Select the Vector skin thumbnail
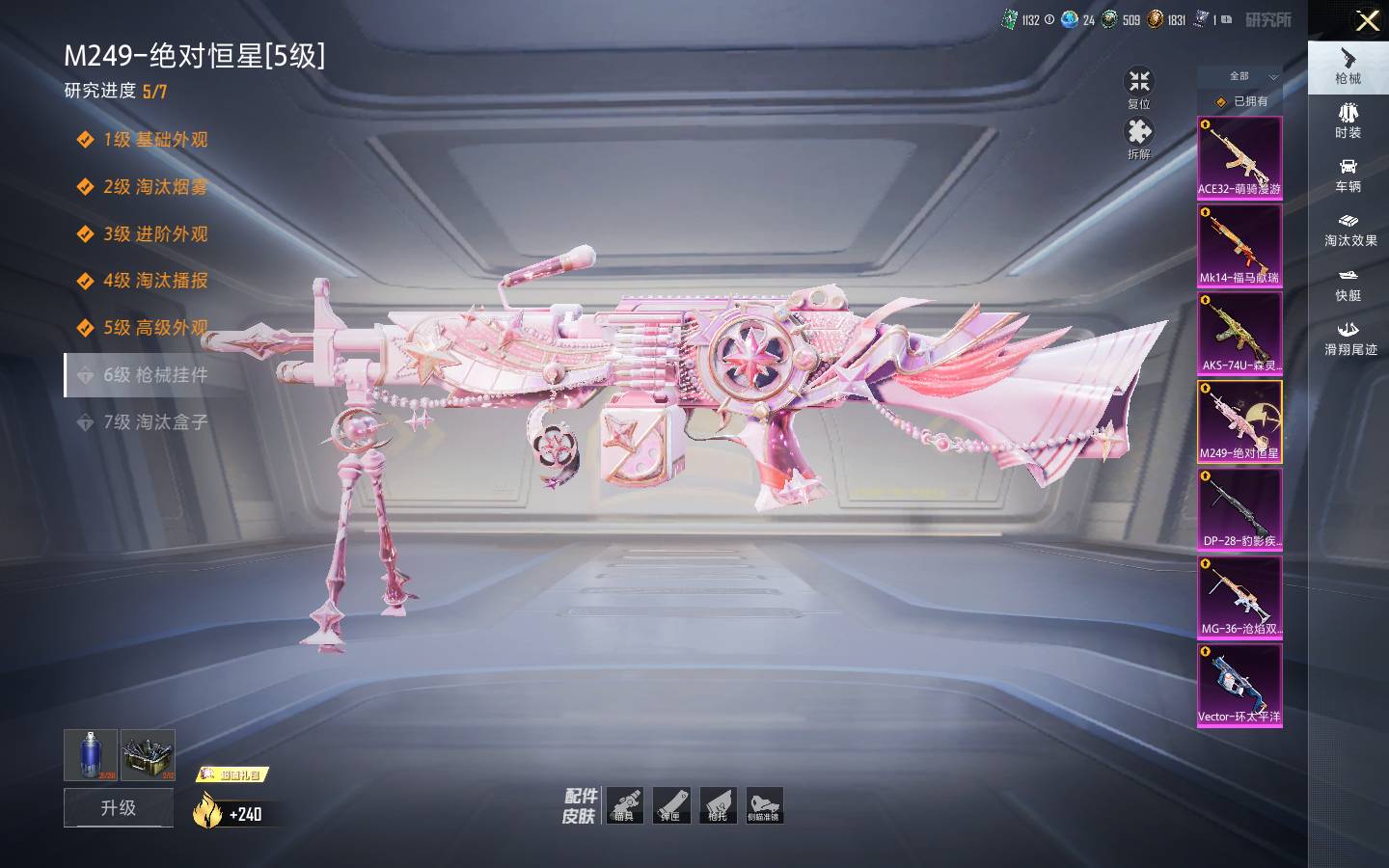This screenshot has width=1389, height=868. pyautogui.click(x=1239, y=685)
